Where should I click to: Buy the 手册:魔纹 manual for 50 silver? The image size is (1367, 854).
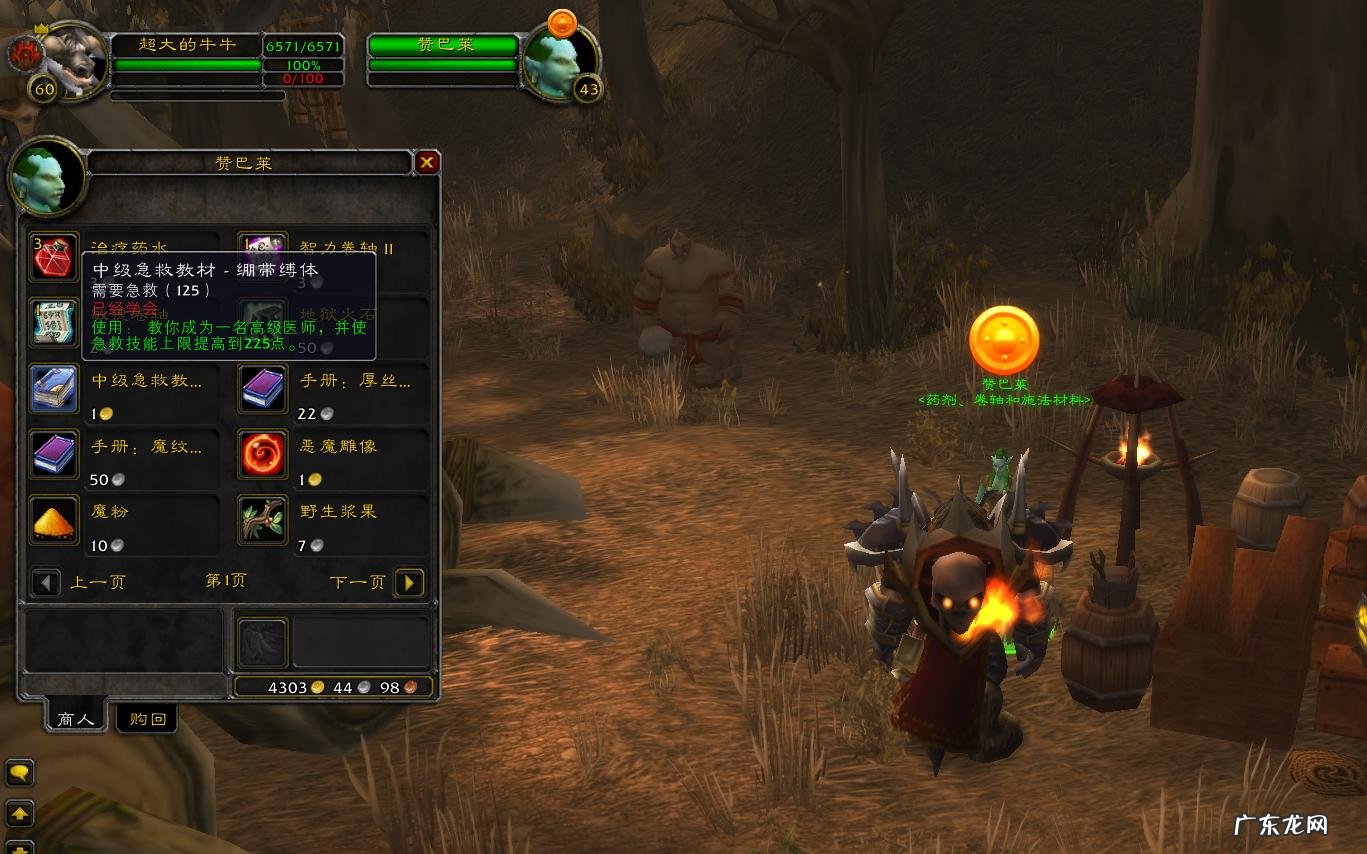click(x=54, y=454)
